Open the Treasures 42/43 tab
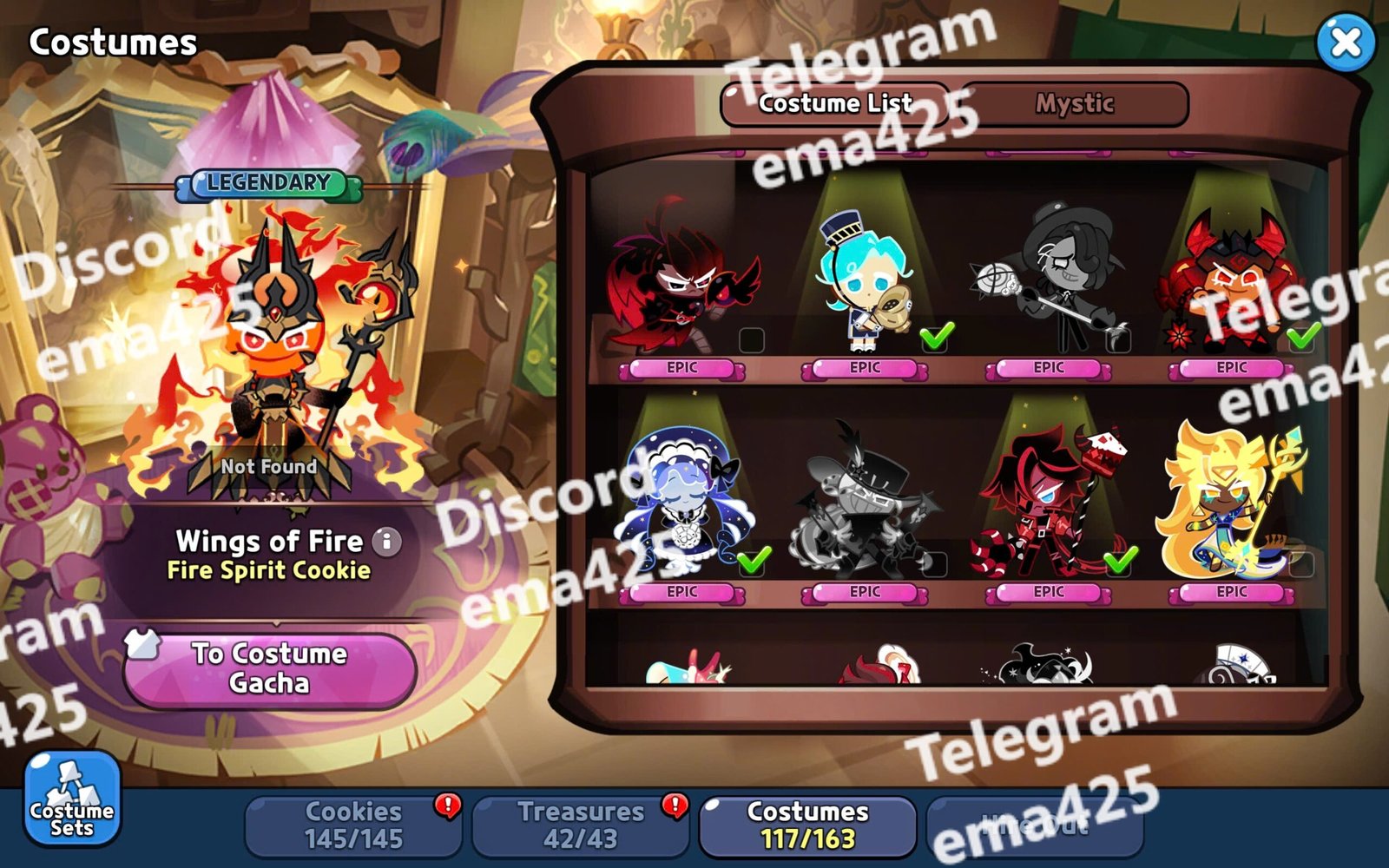This screenshot has height=868, width=1389. 580,825
